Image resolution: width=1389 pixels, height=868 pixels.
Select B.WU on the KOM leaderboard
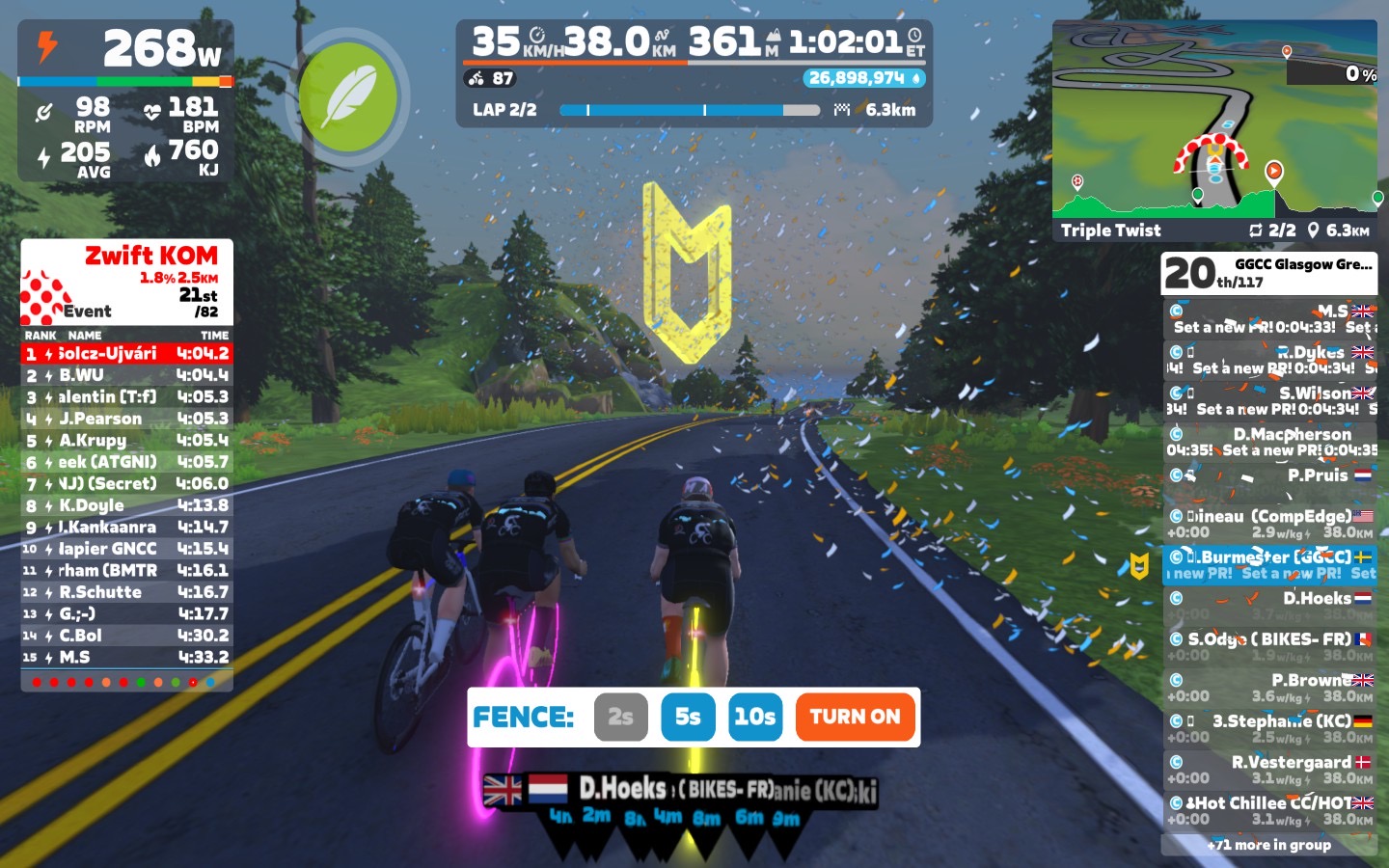click(x=126, y=375)
